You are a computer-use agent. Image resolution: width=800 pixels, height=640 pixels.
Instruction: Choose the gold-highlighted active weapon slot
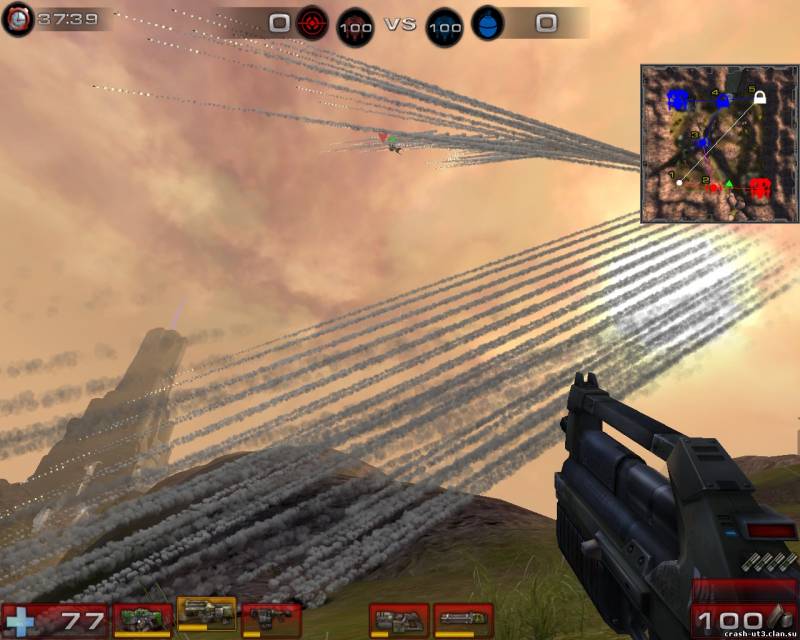point(207,614)
